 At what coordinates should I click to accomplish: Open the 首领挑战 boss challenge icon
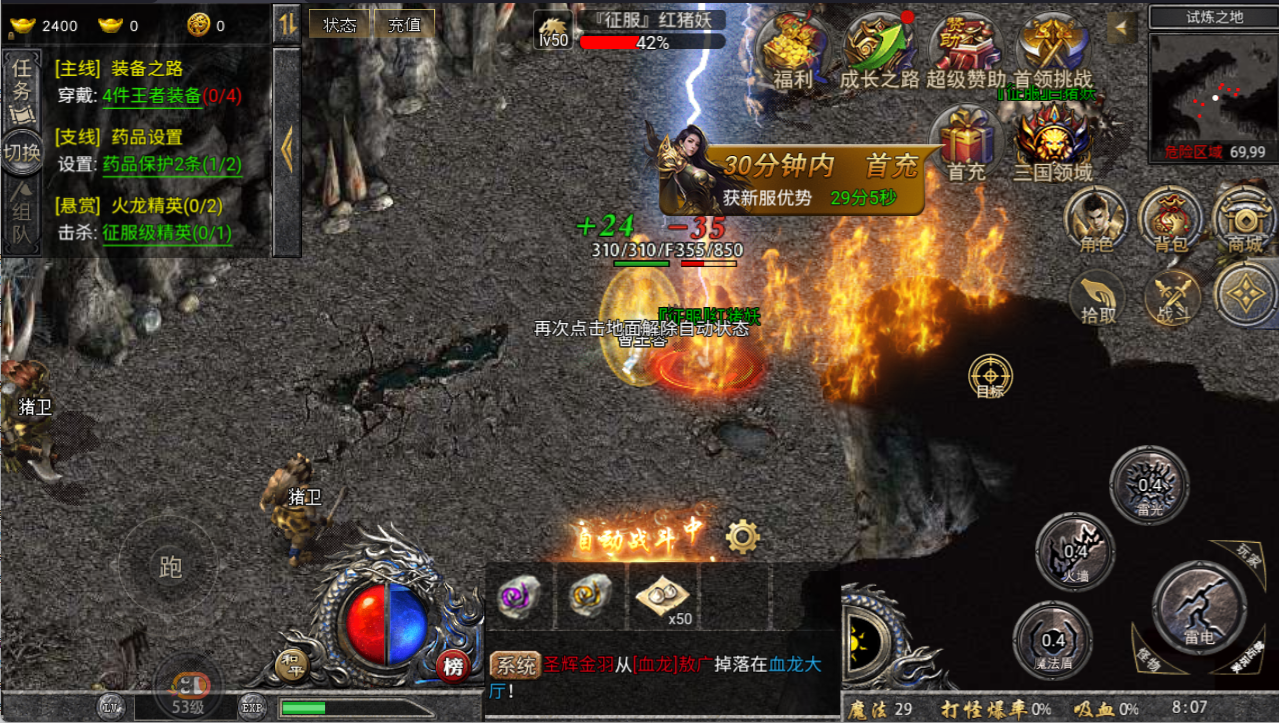coord(1052,50)
